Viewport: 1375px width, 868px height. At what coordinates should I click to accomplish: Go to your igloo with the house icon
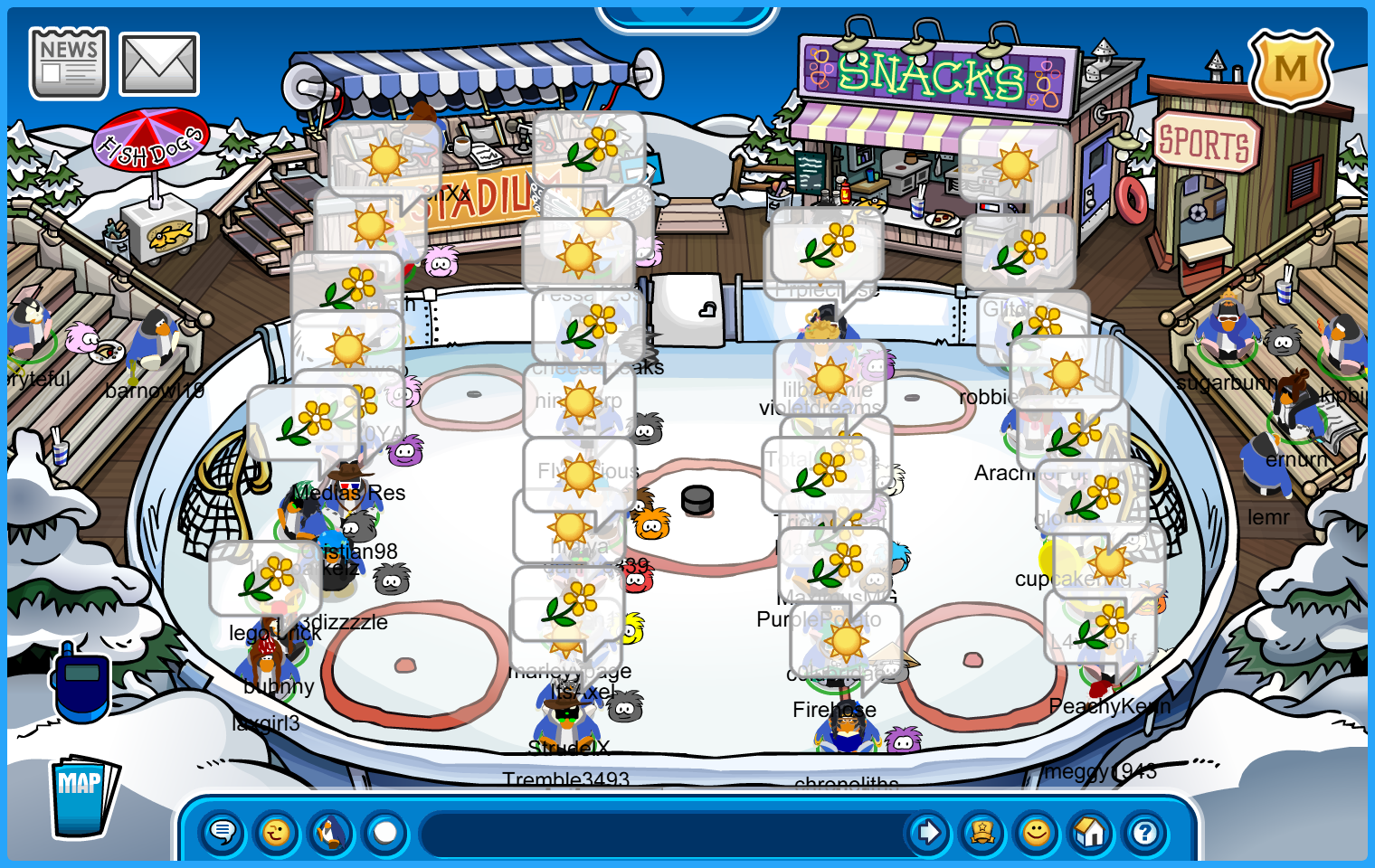1091,832
